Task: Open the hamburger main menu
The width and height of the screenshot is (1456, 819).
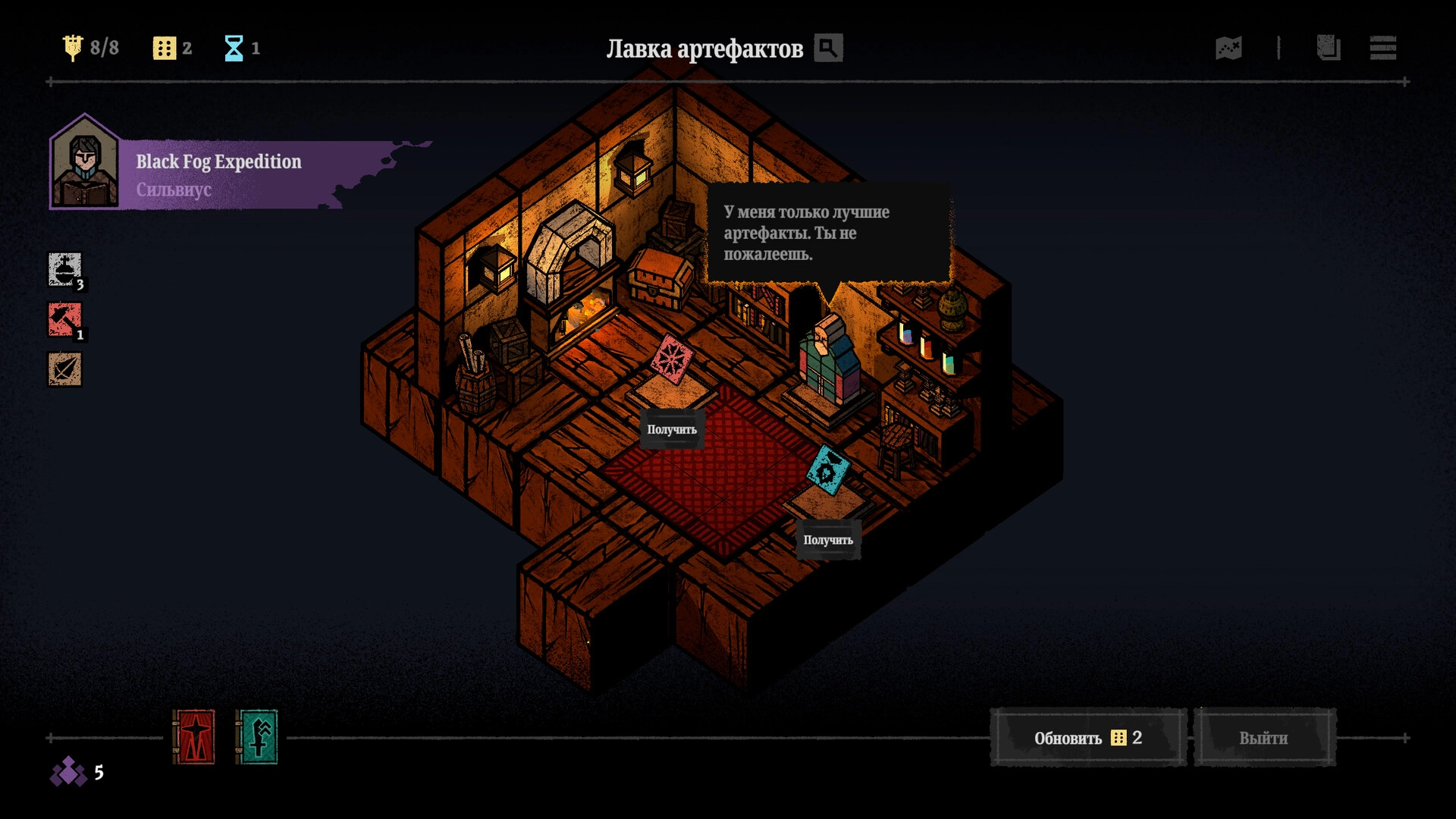Action: (1383, 48)
